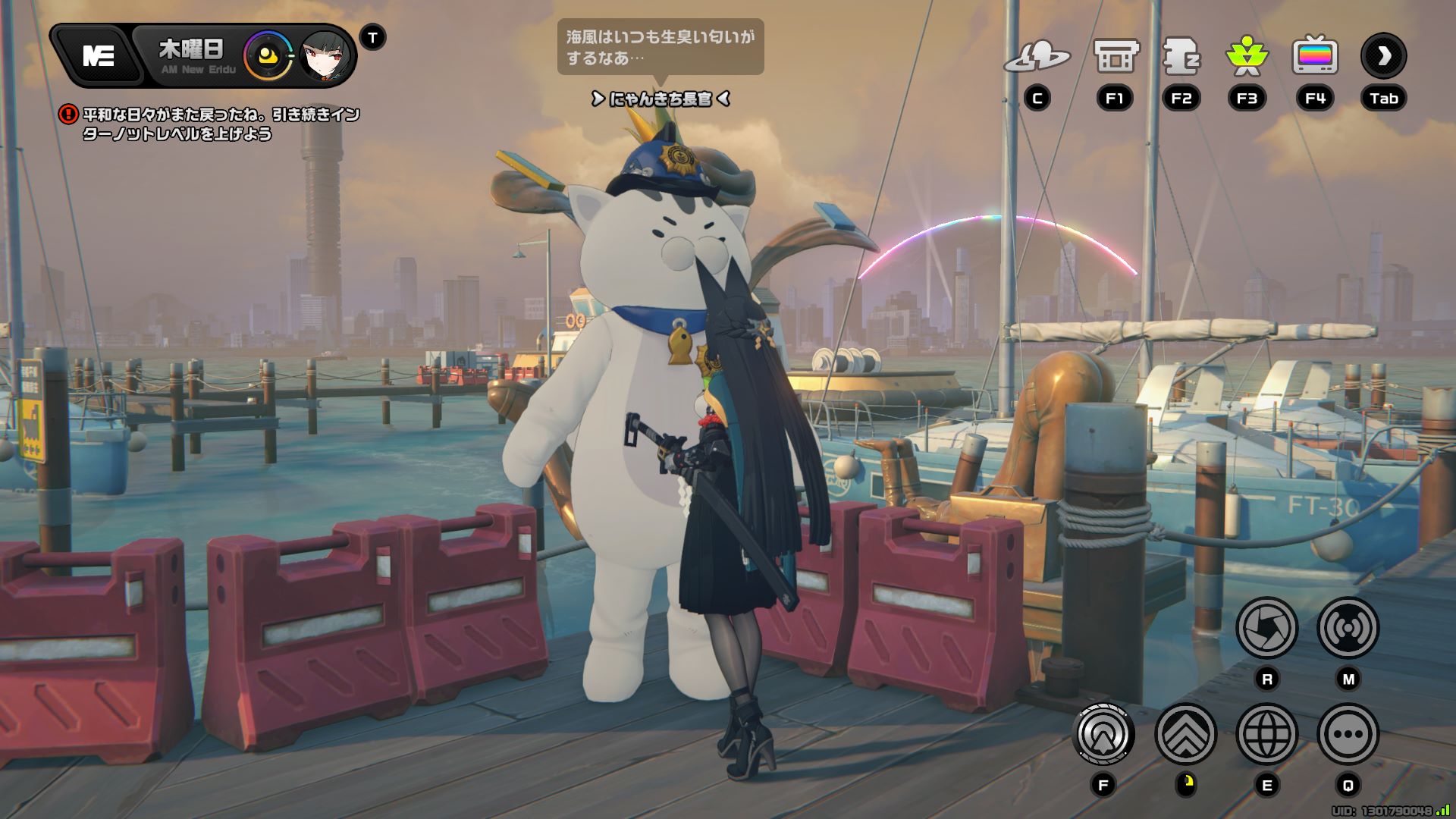1456x819 pixels.
Task: Toggle the double chevron sprint button
Action: (1185, 734)
